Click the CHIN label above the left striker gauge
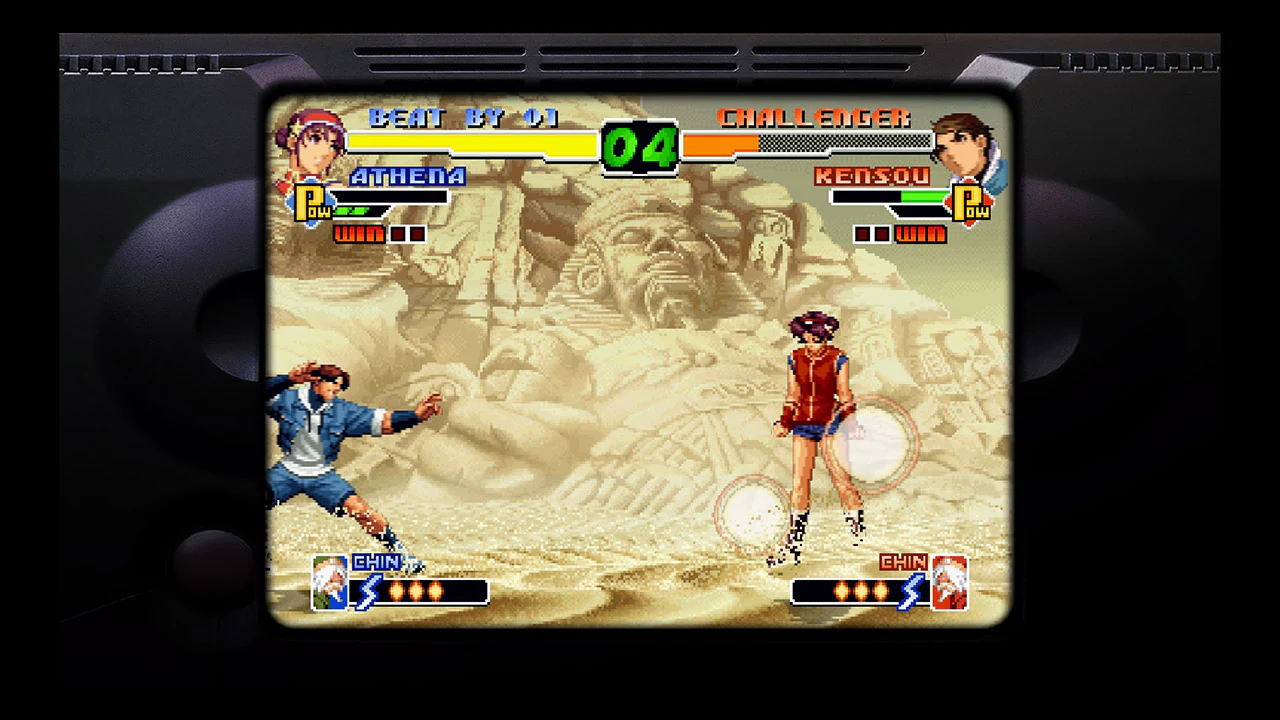The height and width of the screenshot is (720, 1280). (375, 562)
